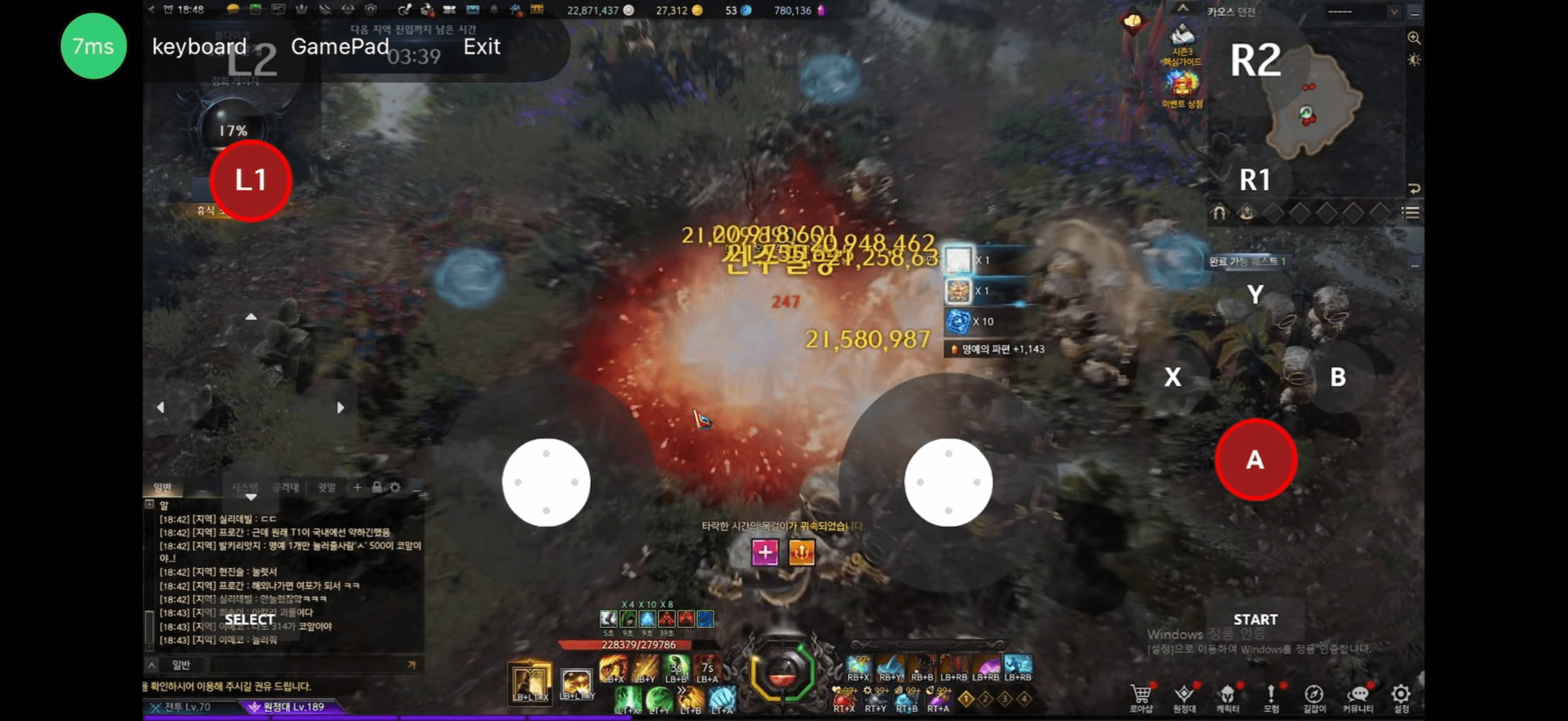This screenshot has height=721, width=1568.
Task: Open the 원정대 roster menu
Action: pos(1184,696)
